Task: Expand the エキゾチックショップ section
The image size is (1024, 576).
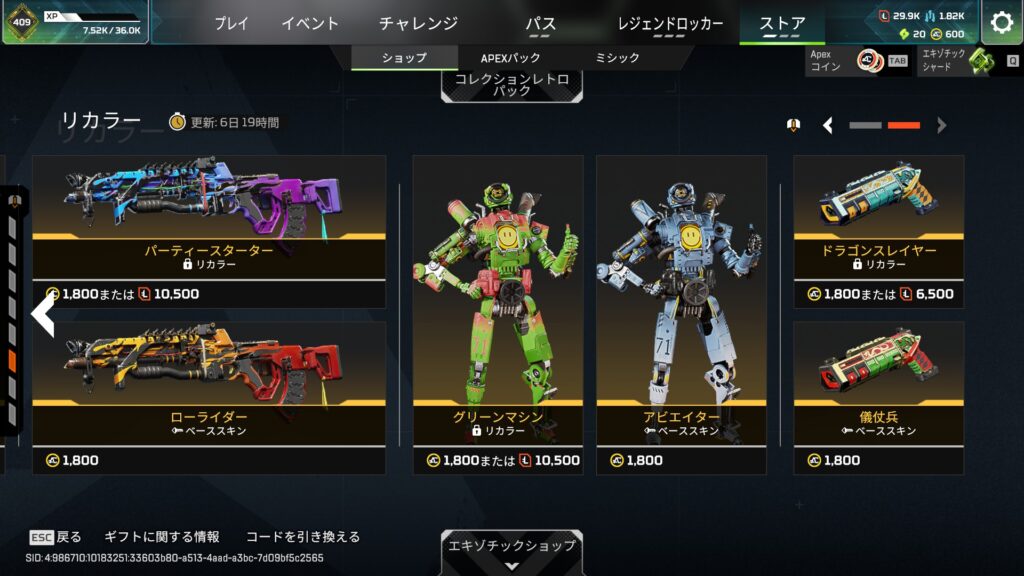Action: click(511, 552)
